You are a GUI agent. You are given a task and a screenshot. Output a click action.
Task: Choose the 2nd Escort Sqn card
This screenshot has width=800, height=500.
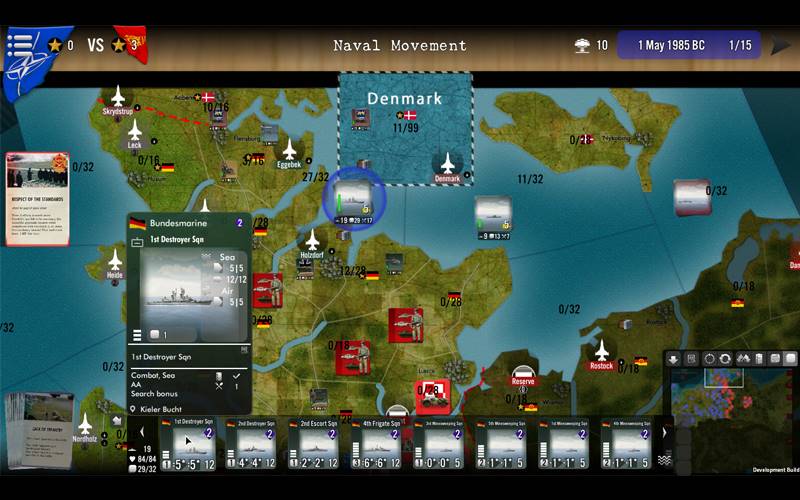318,443
